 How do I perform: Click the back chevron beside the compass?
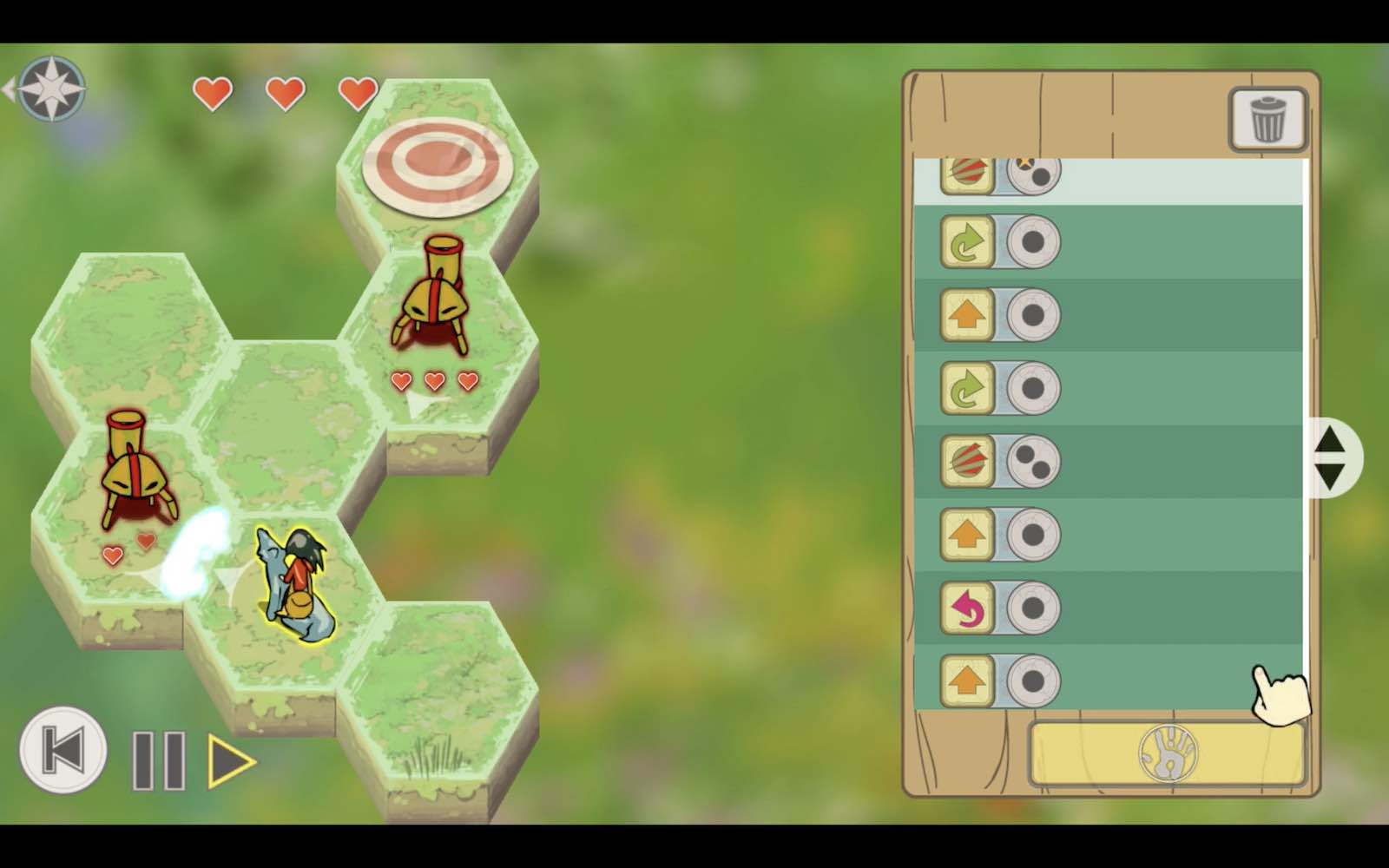[10, 87]
